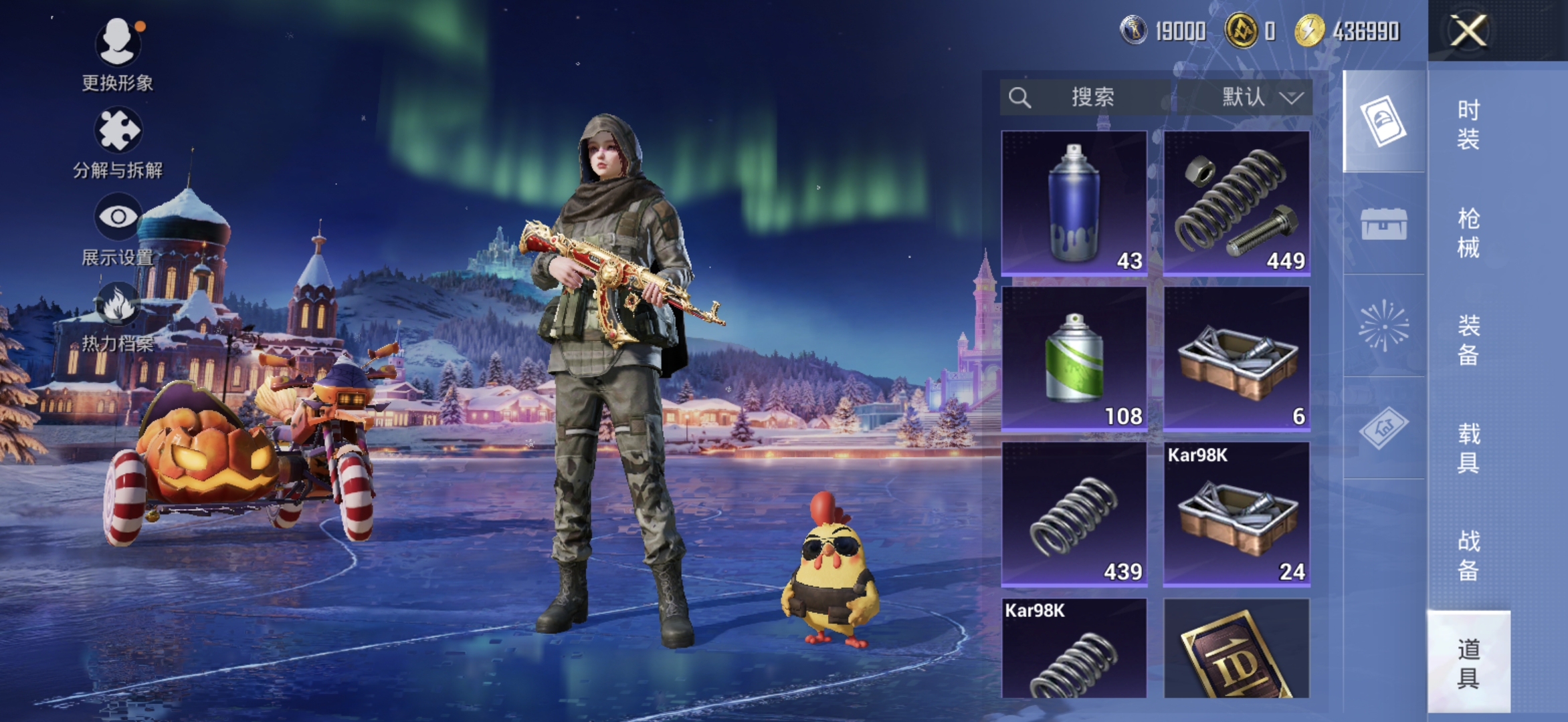Open the 默认 sort dropdown
The image size is (1568, 722).
coord(1246,98)
